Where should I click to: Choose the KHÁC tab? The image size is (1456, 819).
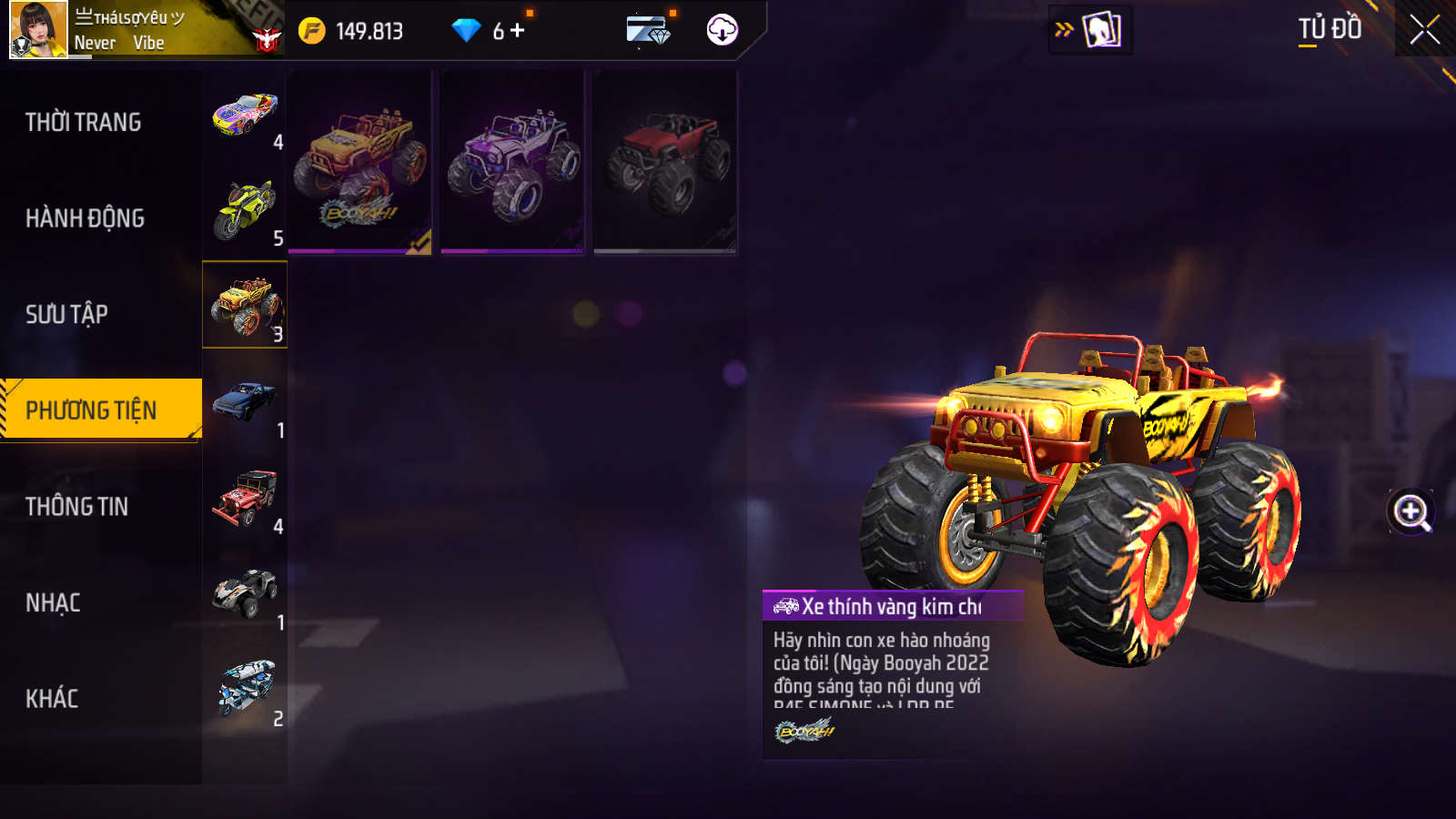coord(53,699)
